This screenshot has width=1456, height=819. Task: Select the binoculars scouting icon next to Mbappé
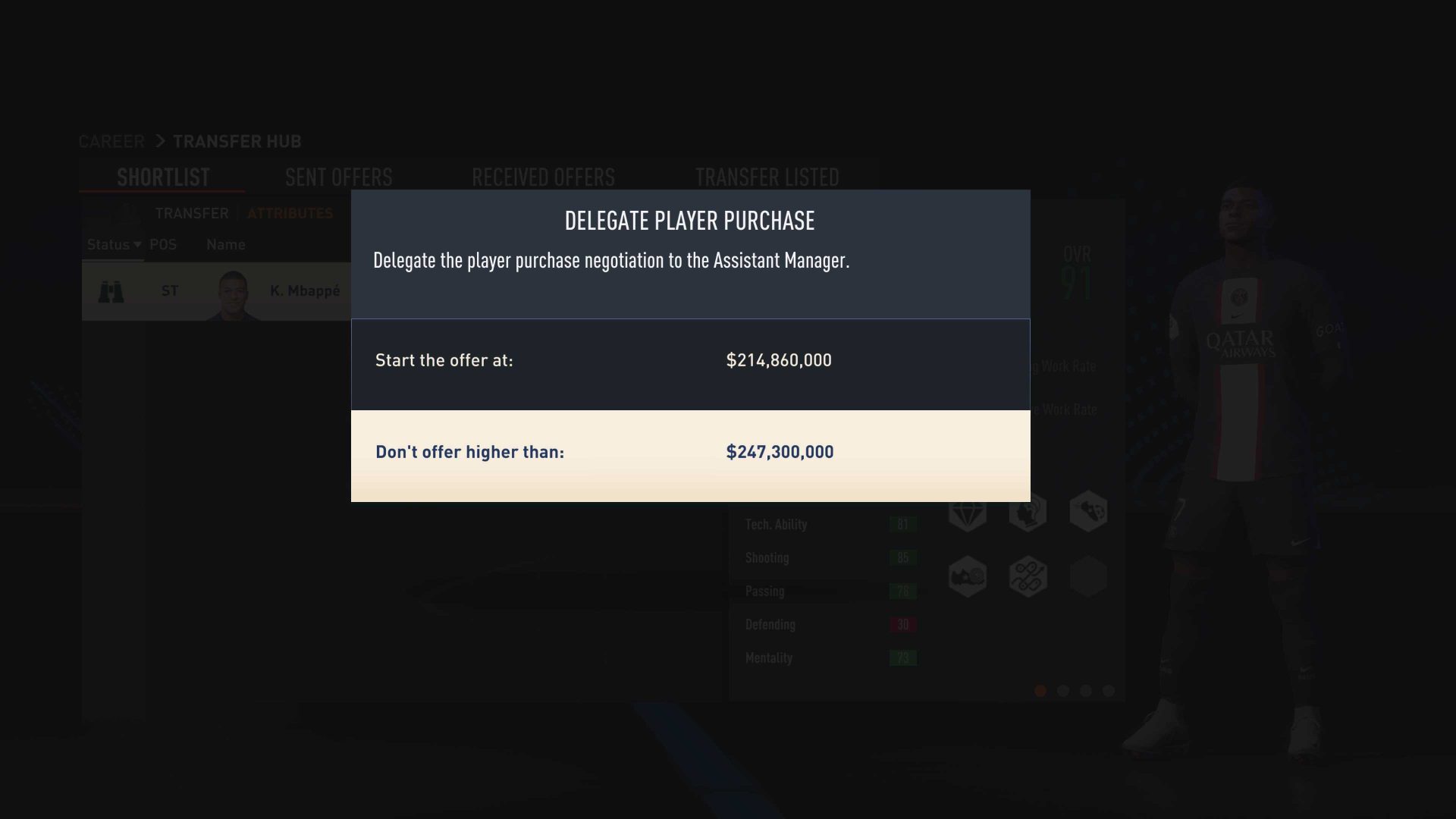[112, 290]
